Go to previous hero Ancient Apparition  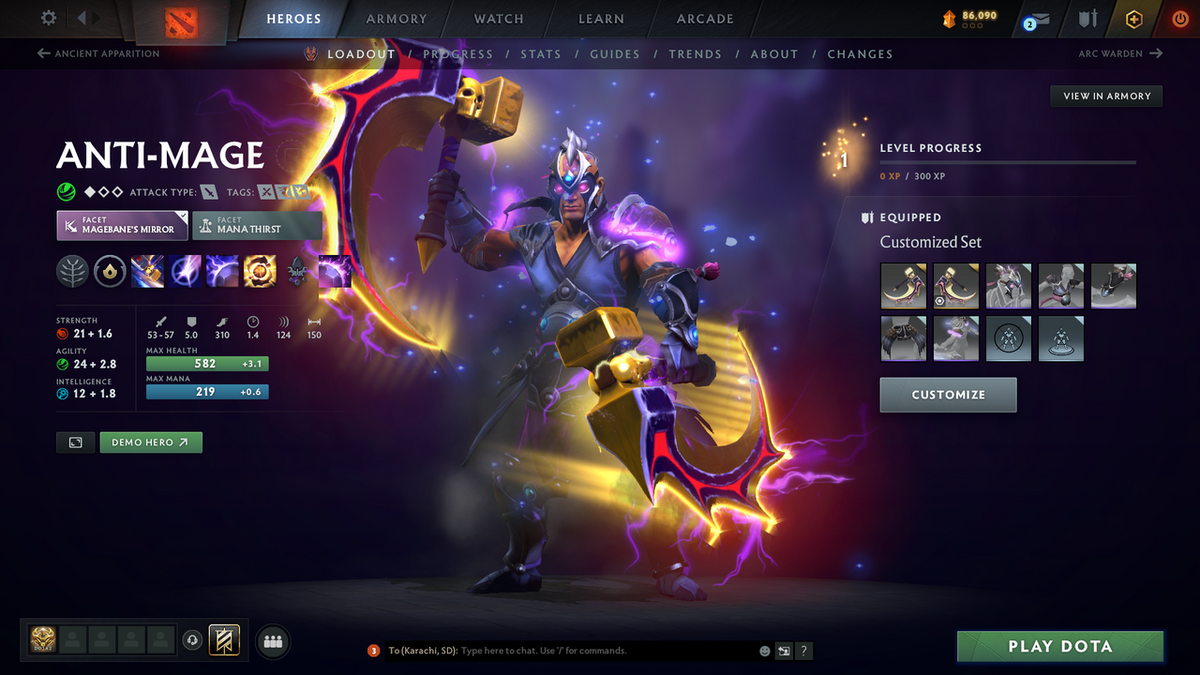coord(100,54)
